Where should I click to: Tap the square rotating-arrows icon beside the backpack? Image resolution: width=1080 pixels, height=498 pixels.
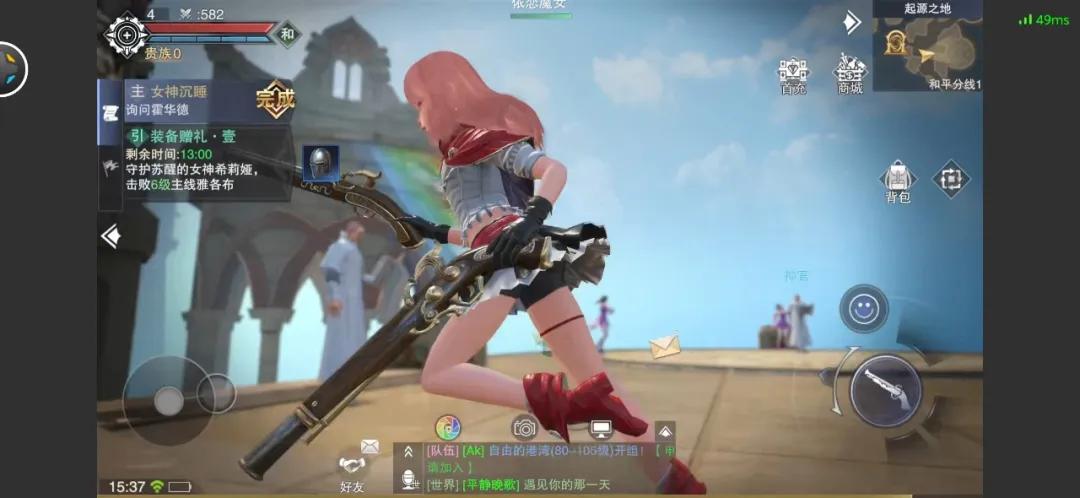[x=951, y=179]
